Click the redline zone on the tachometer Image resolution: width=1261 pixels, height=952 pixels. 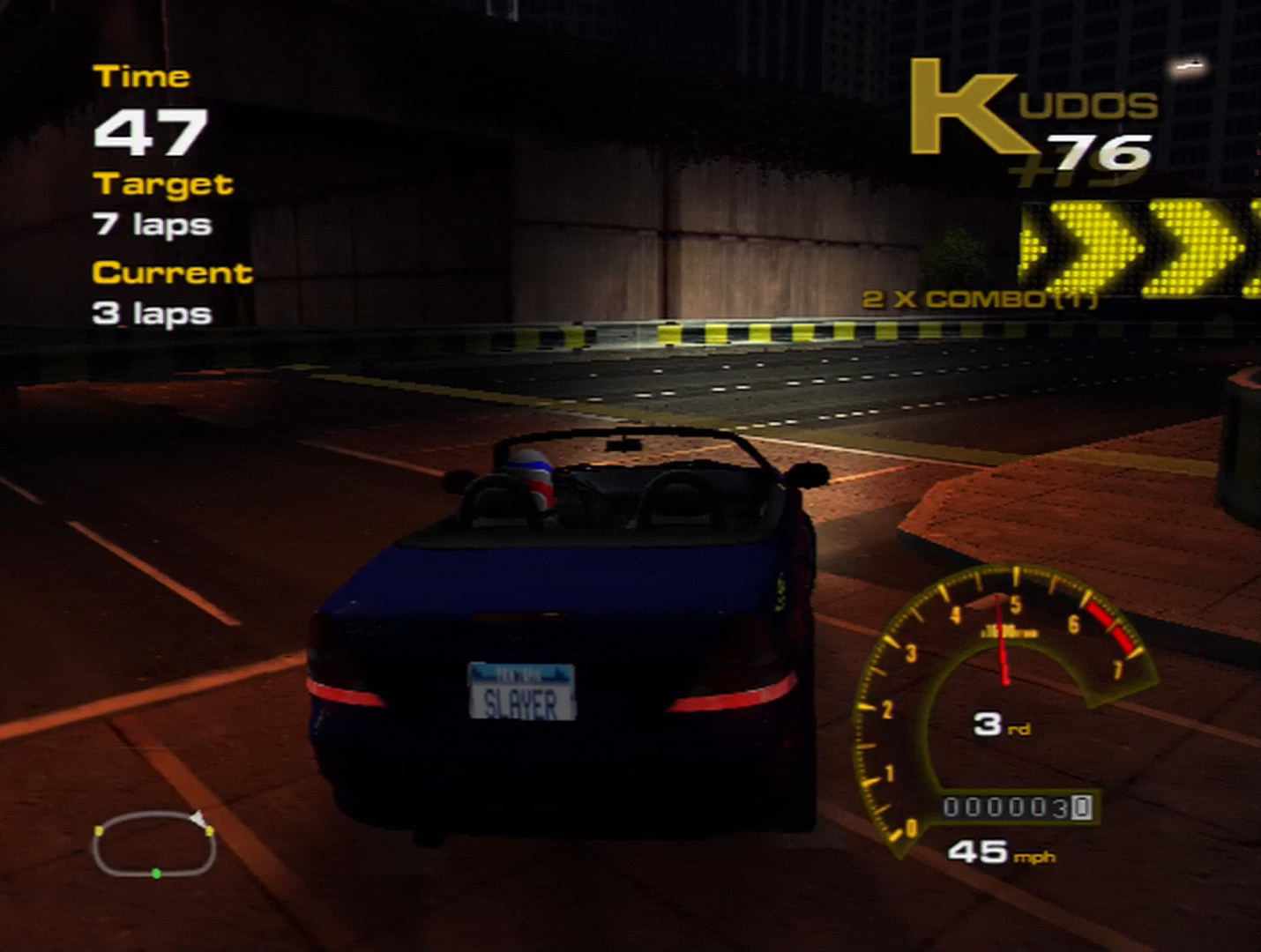click(1111, 626)
